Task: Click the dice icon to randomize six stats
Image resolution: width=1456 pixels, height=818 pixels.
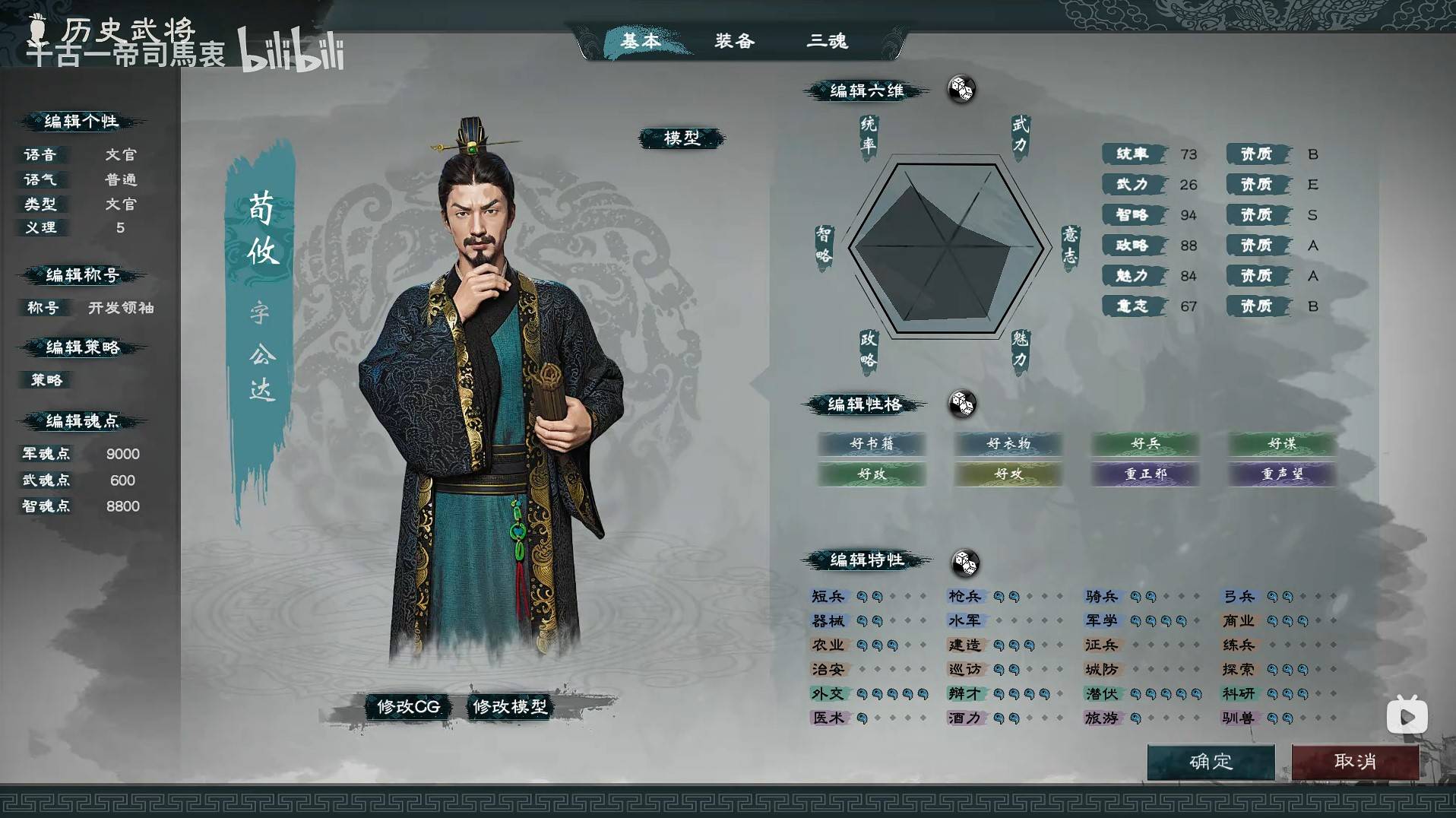Action: 961,90
